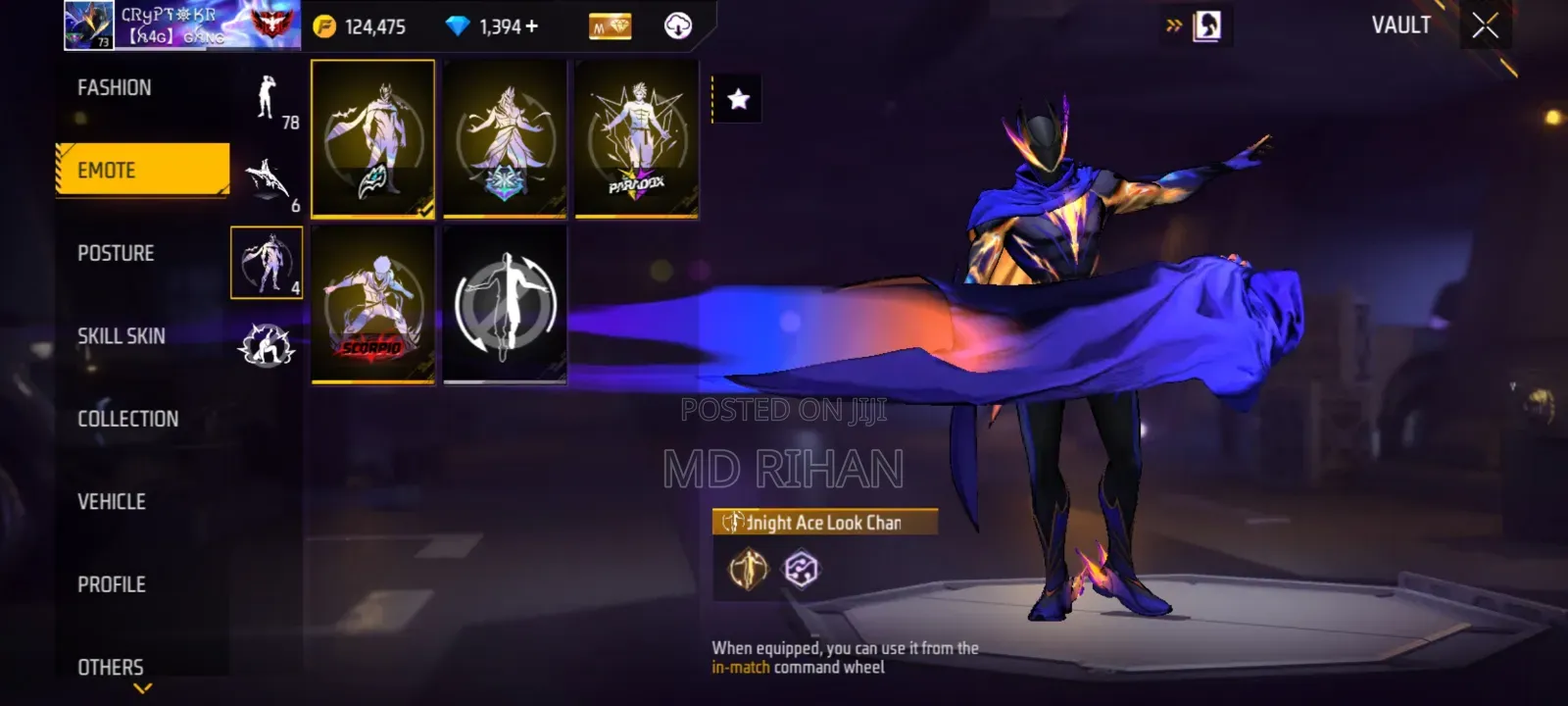Select the Emote category tab
This screenshot has width=1568, height=706.
pos(142,170)
